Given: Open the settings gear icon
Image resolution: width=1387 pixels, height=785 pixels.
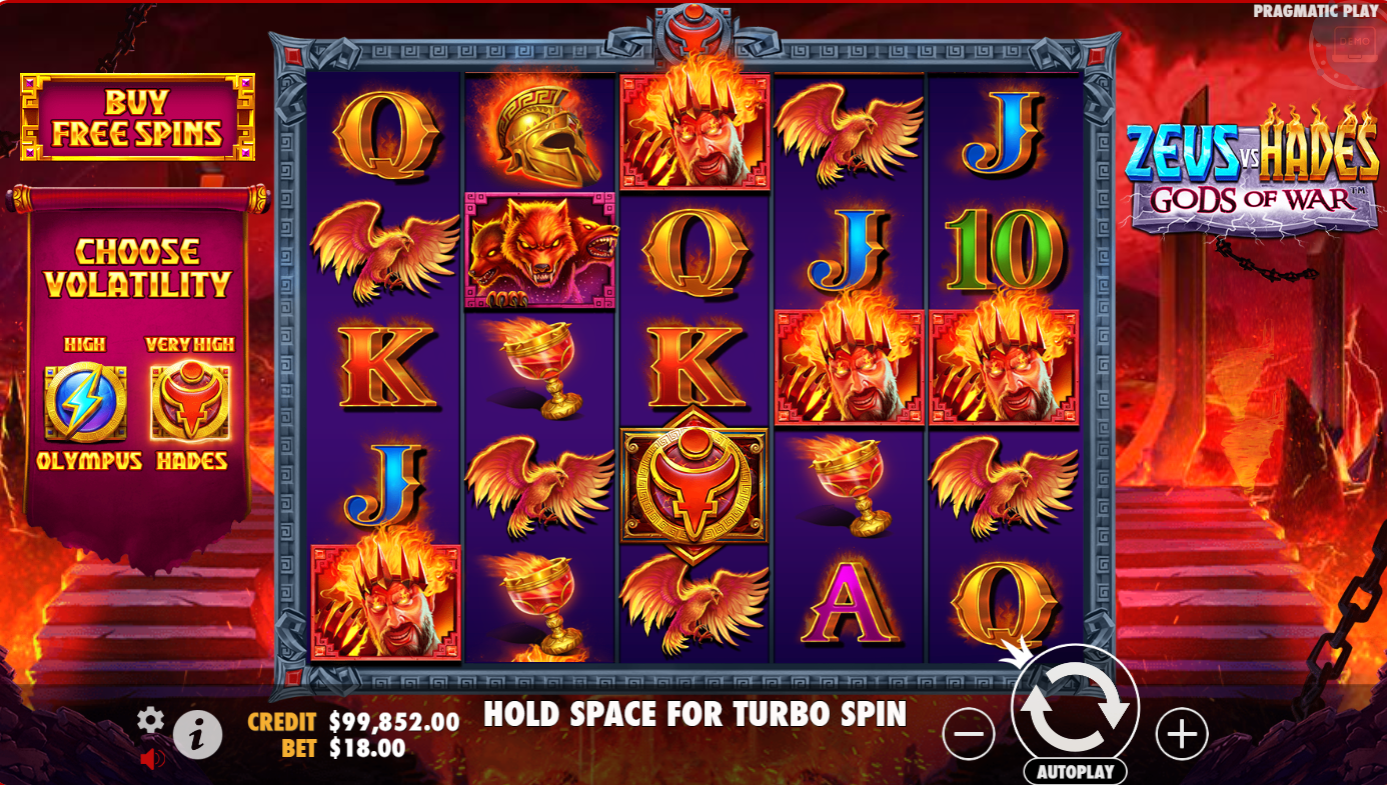Looking at the screenshot, I should (151, 718).
